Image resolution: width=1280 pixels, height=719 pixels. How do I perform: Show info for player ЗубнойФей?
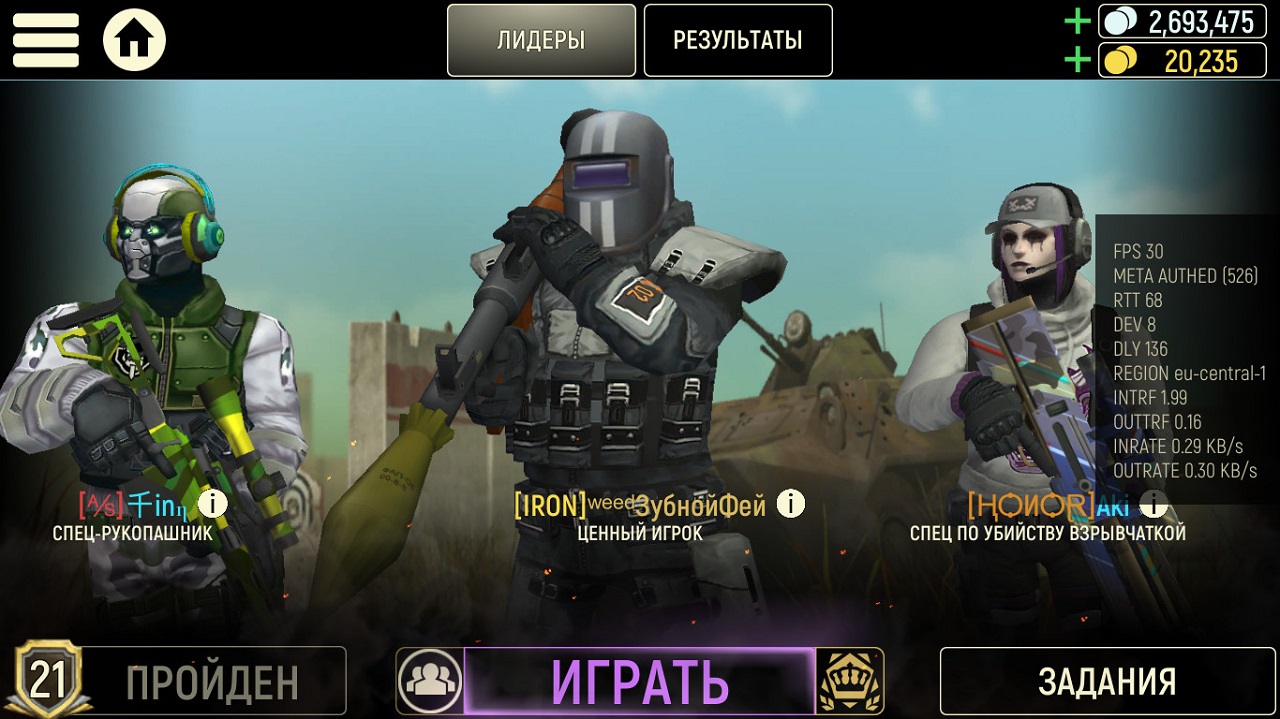[791, 504]
